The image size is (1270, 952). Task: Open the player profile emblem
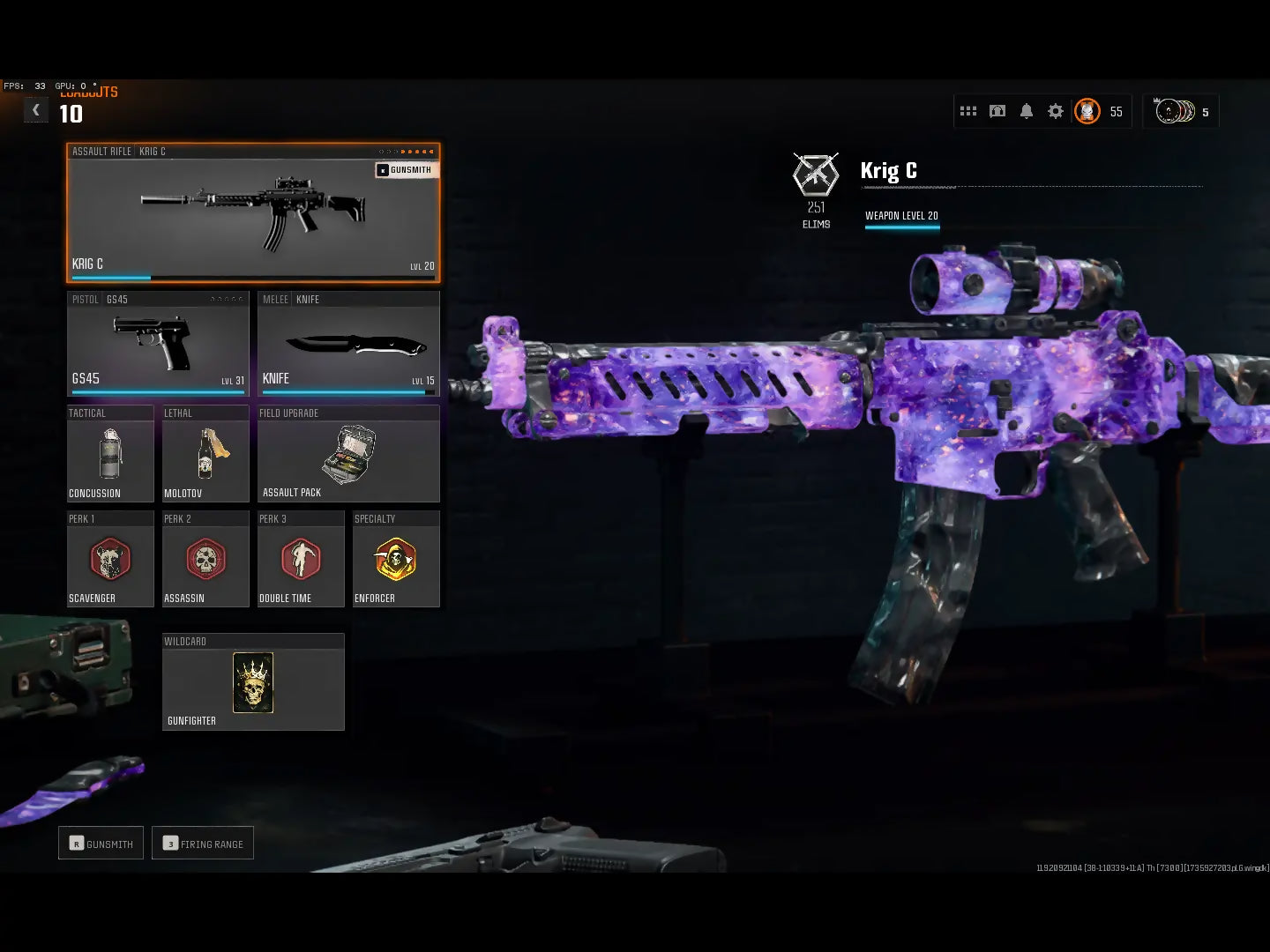(1087, 111)
